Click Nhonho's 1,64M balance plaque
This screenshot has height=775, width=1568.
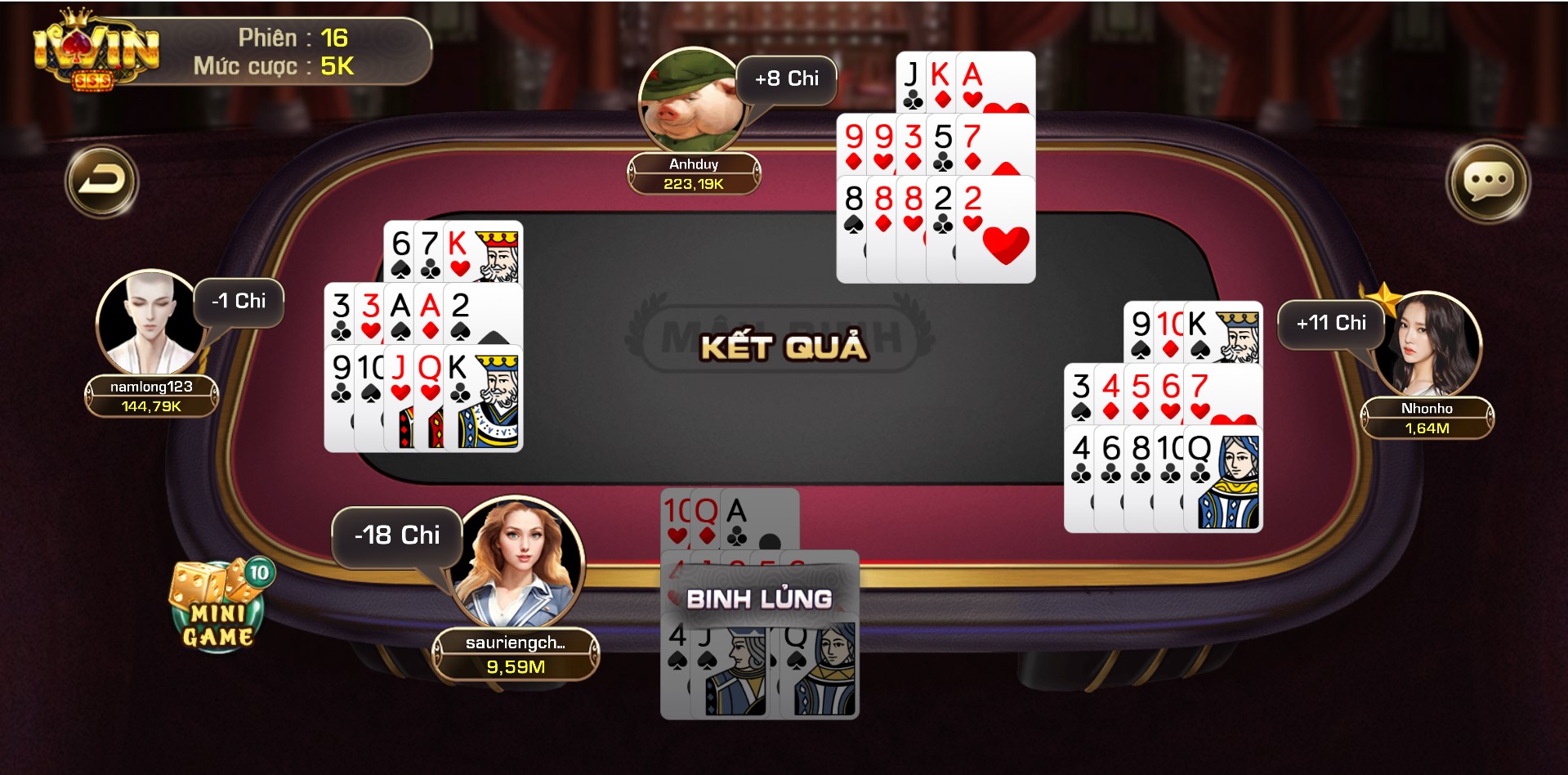tap(1428, 427)
